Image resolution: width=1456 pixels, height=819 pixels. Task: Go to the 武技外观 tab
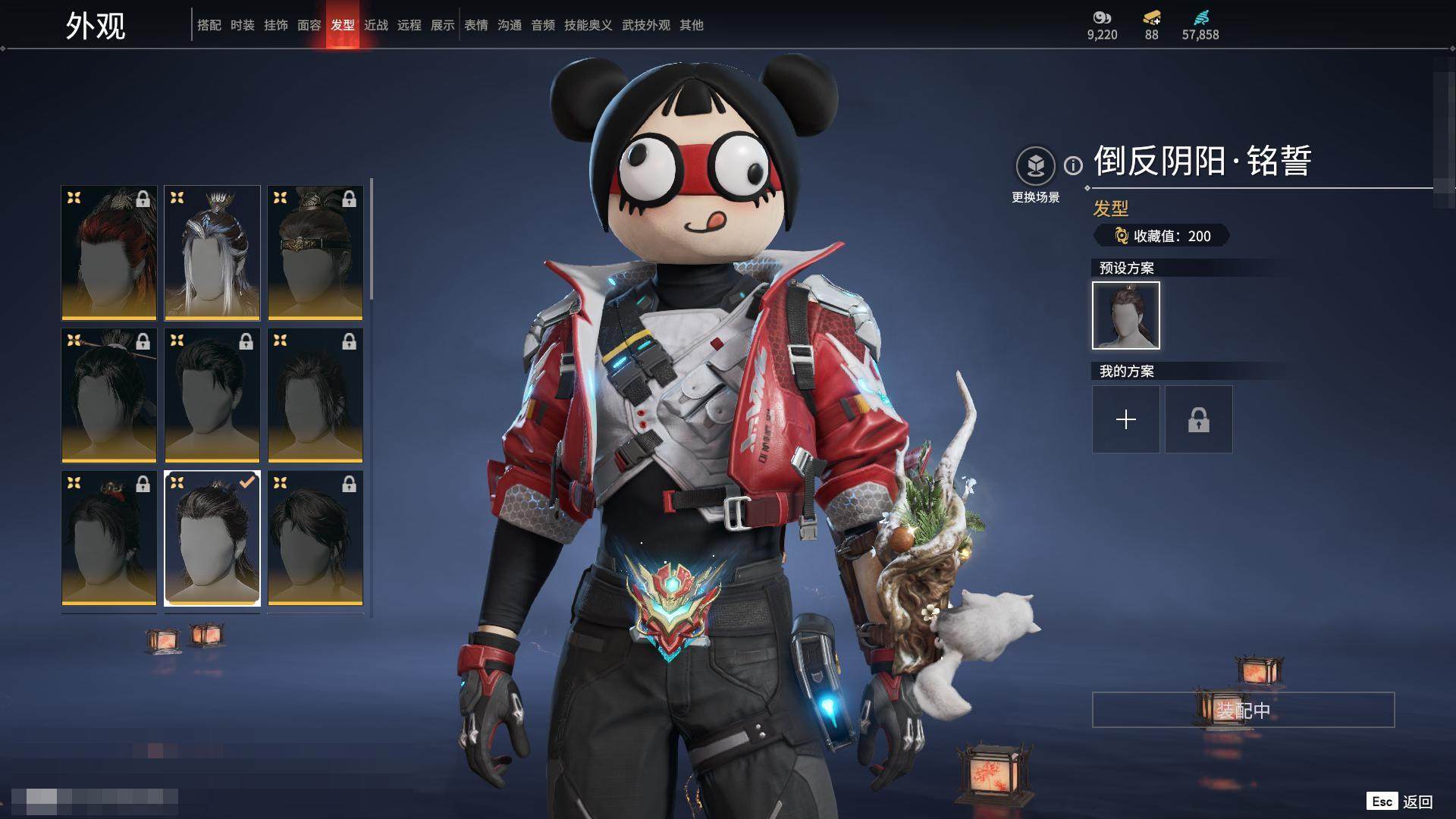(645, 25)
